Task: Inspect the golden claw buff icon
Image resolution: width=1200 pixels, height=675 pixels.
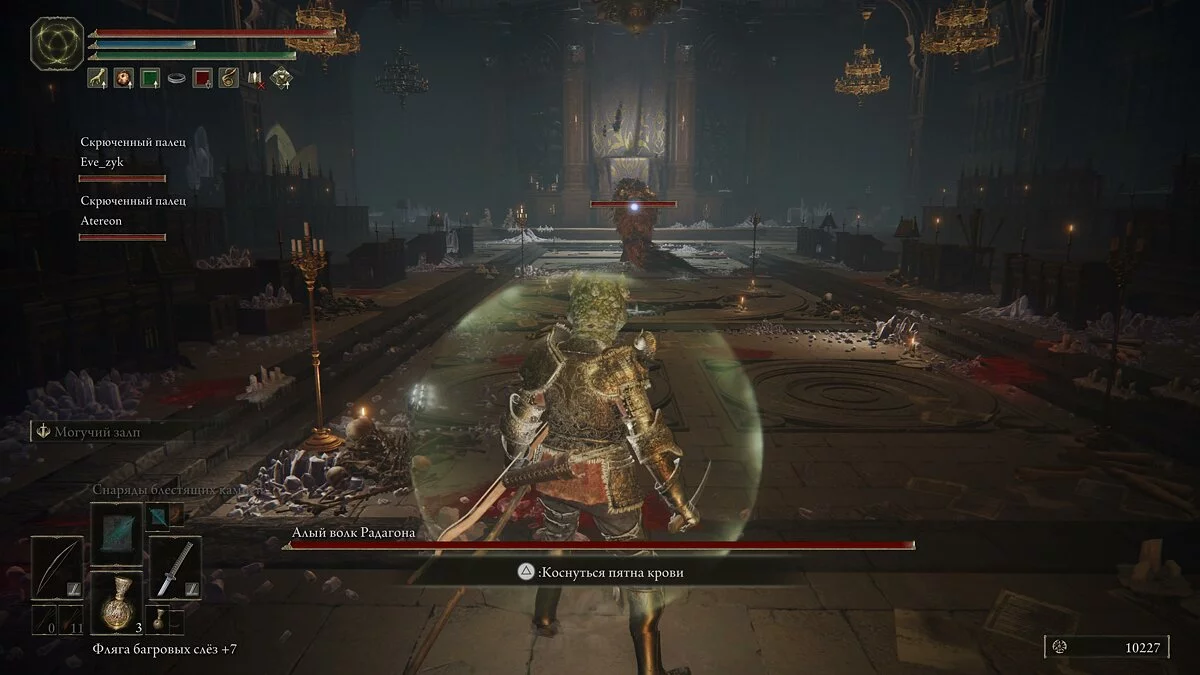Action: coord(98,78)
